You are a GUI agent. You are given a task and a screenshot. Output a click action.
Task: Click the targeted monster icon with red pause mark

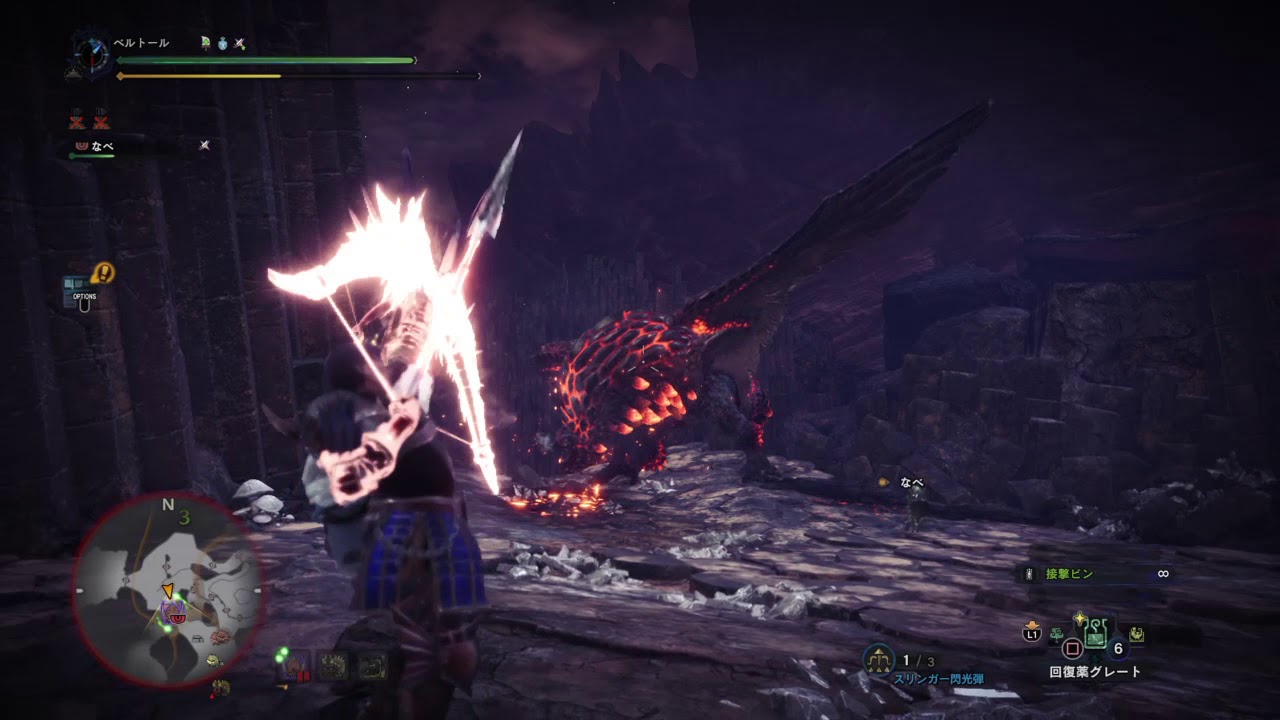tap(293, 667)
